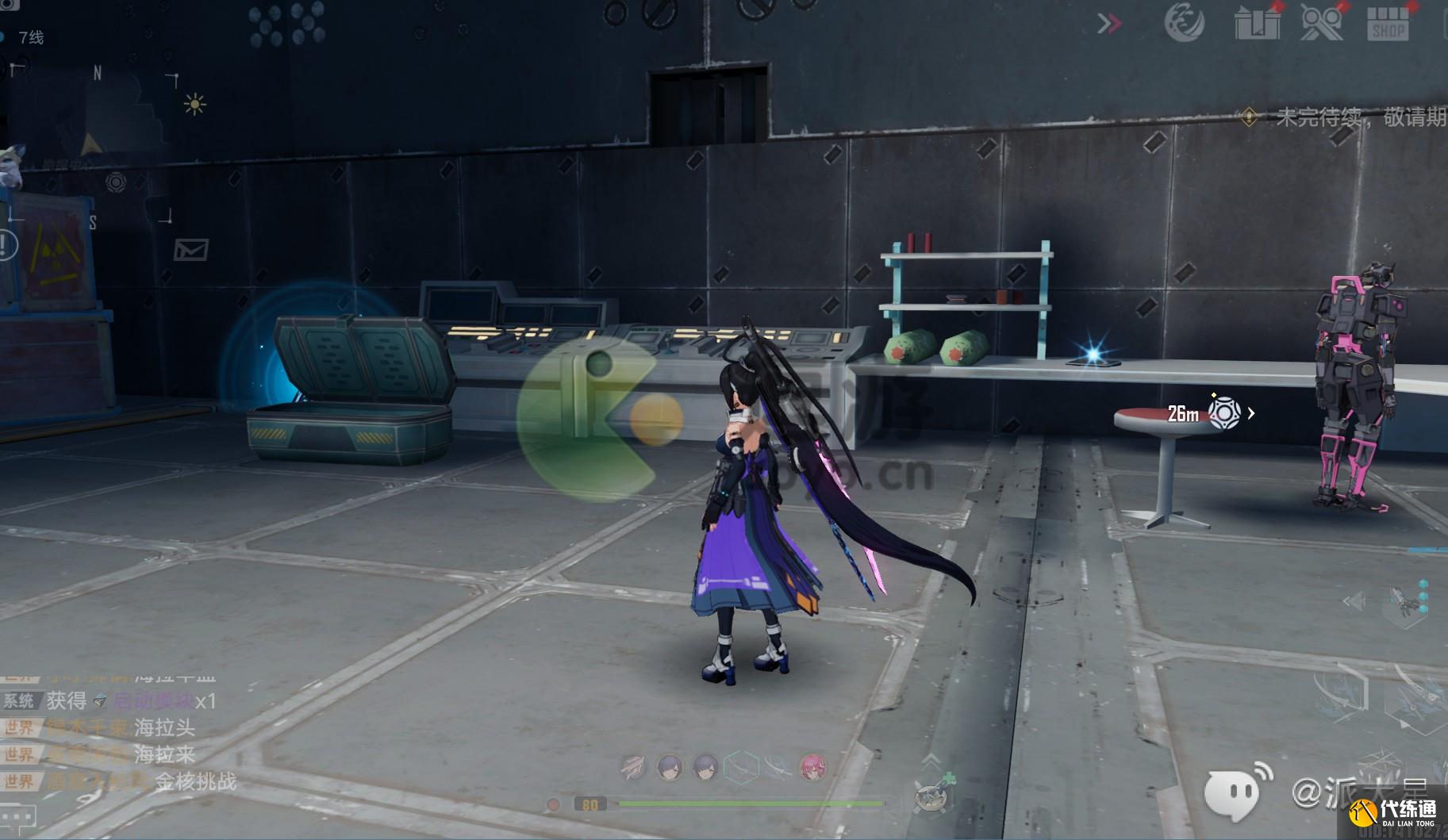Image resolution: width=1448 pixels, height=840 pixels.
Task: Select the red trident weapon icon
Action: tap(633, 767)
